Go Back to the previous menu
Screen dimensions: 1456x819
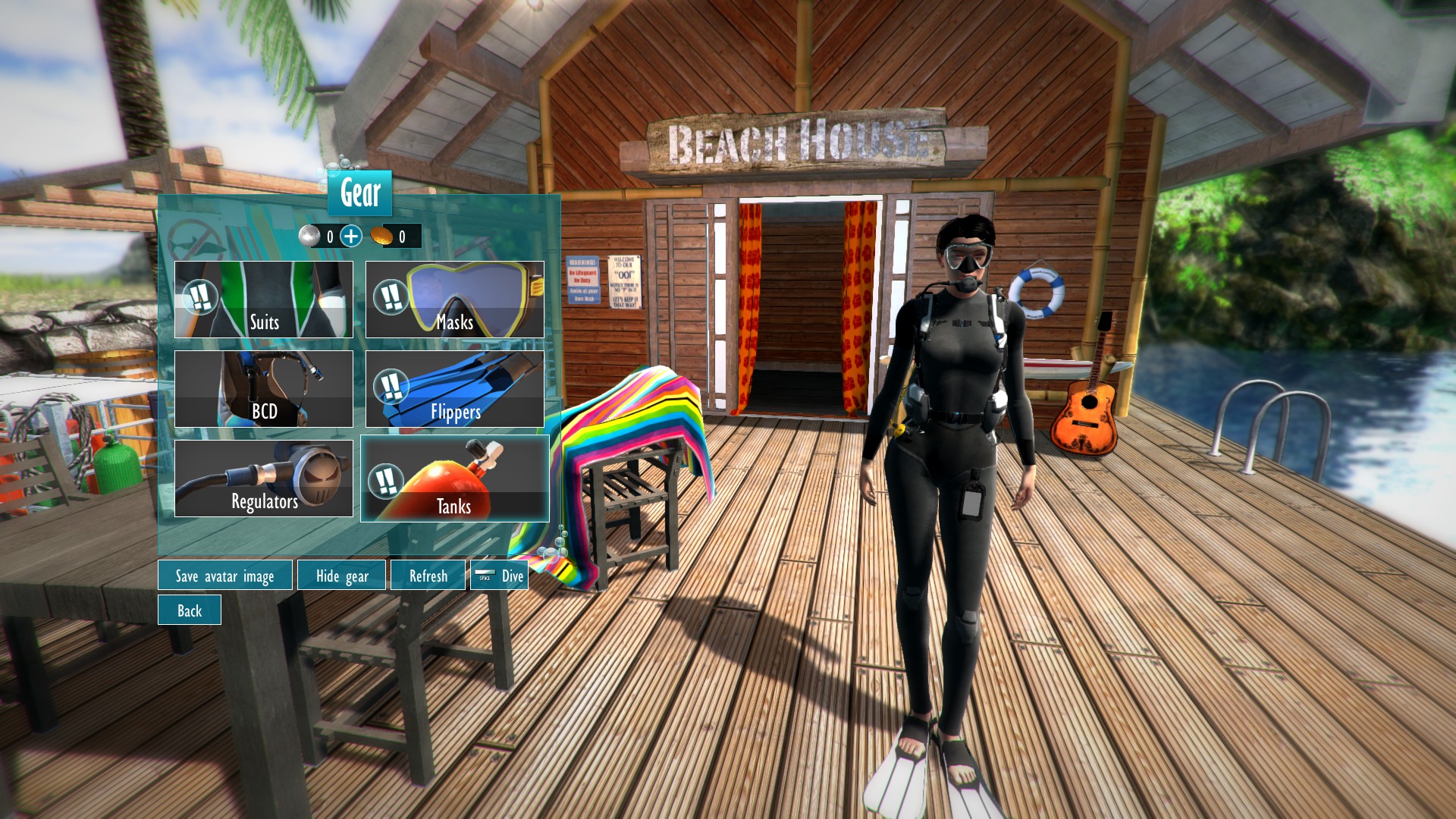pos(189,610)
